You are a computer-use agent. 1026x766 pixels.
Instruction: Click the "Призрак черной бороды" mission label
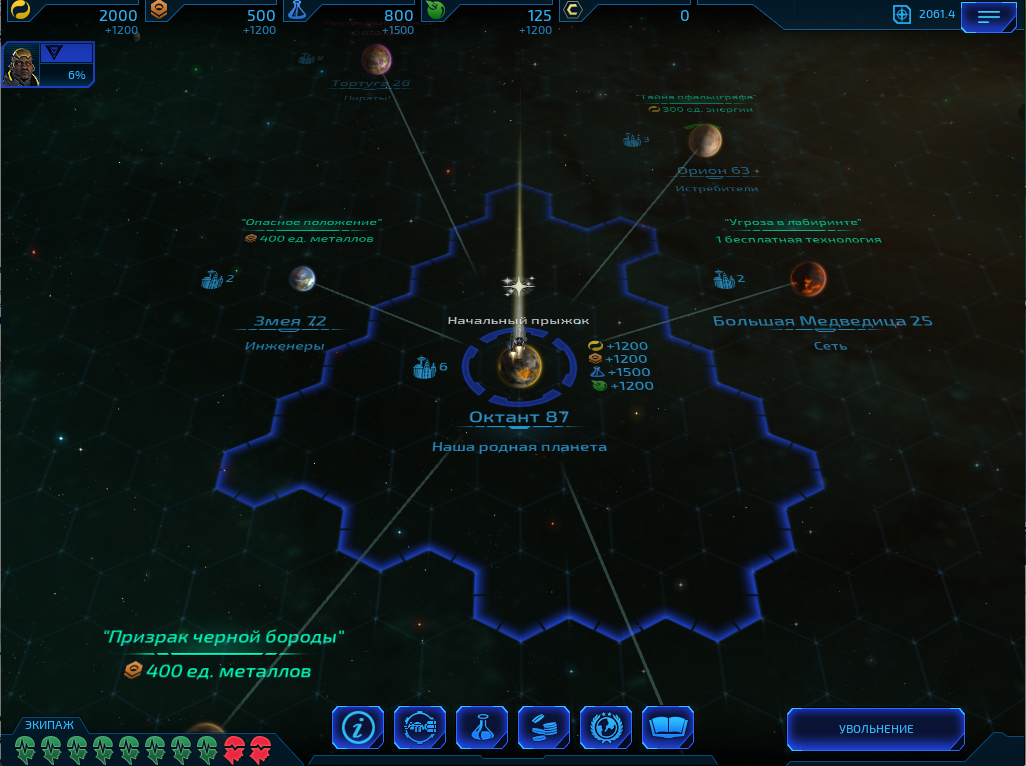coord(224,636)
